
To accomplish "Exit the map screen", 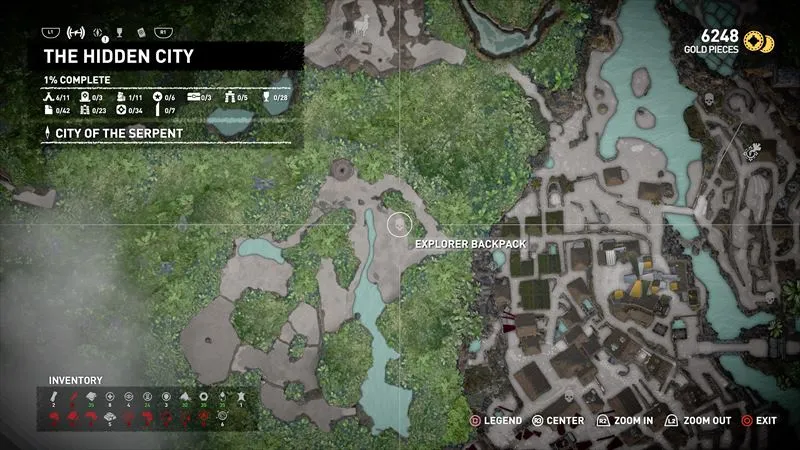I will click(759, 421).
